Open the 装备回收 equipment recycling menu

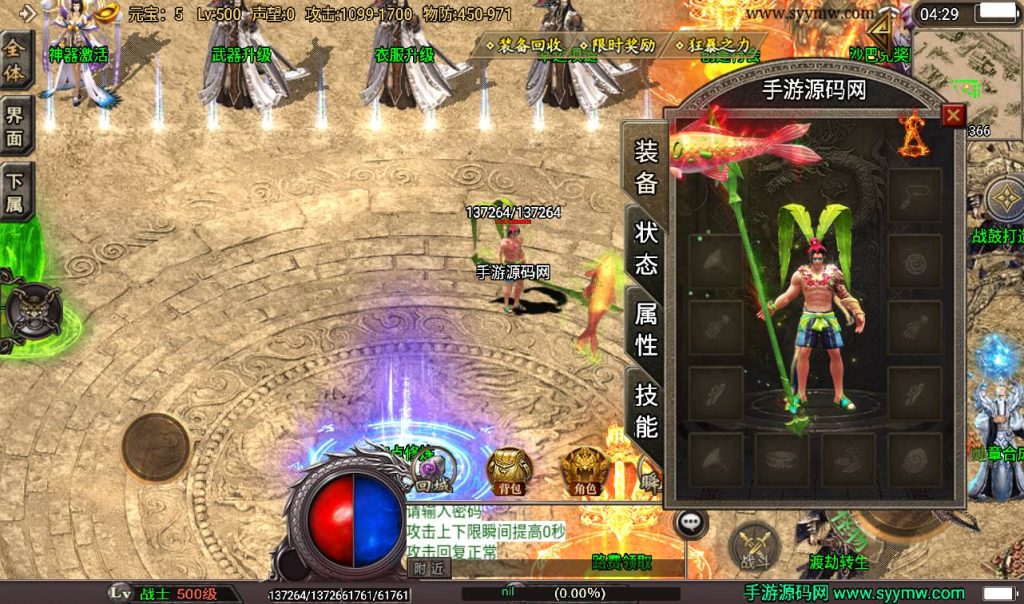tap(523, 46)
